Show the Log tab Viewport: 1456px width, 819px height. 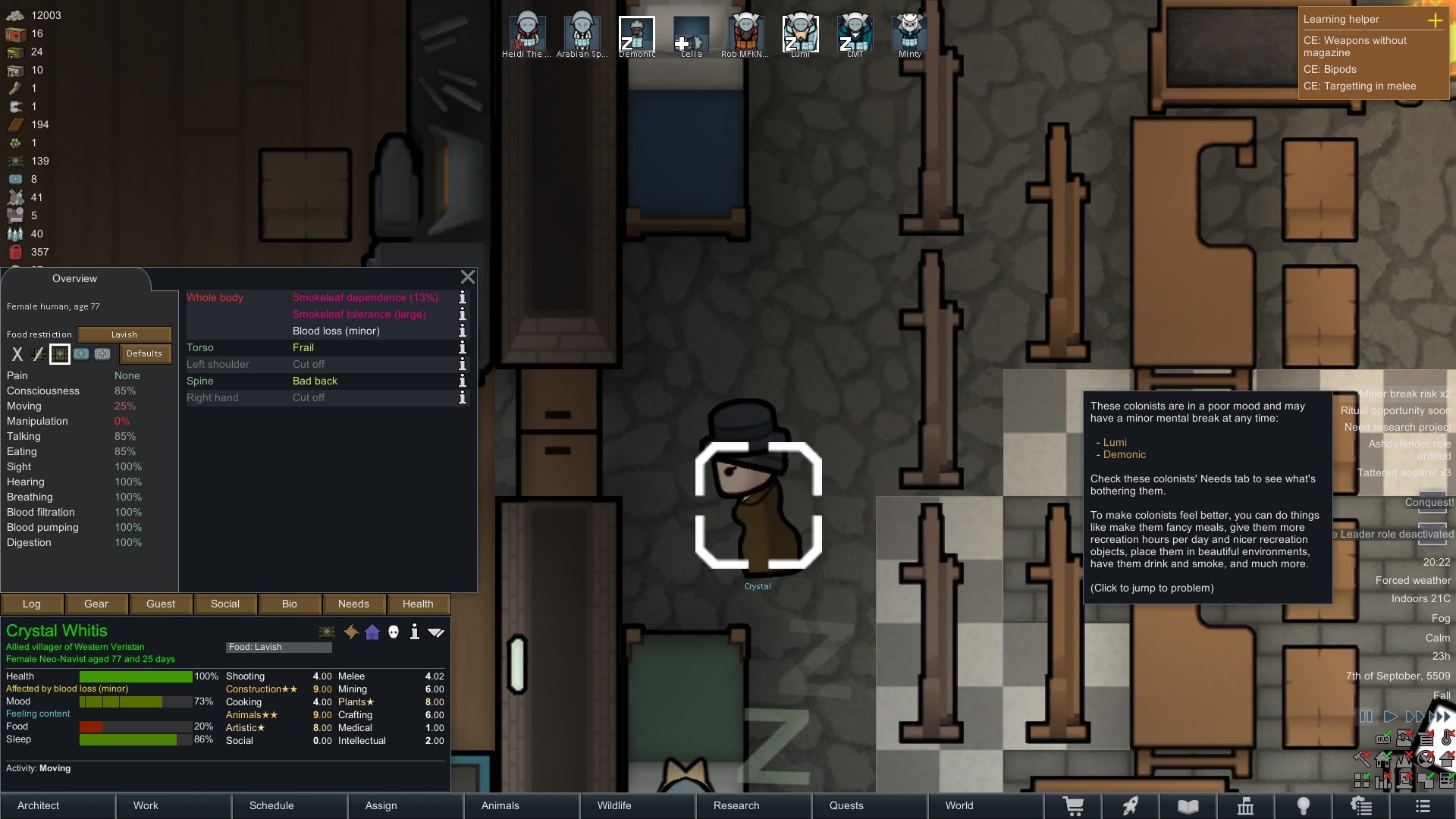(32, 604)
